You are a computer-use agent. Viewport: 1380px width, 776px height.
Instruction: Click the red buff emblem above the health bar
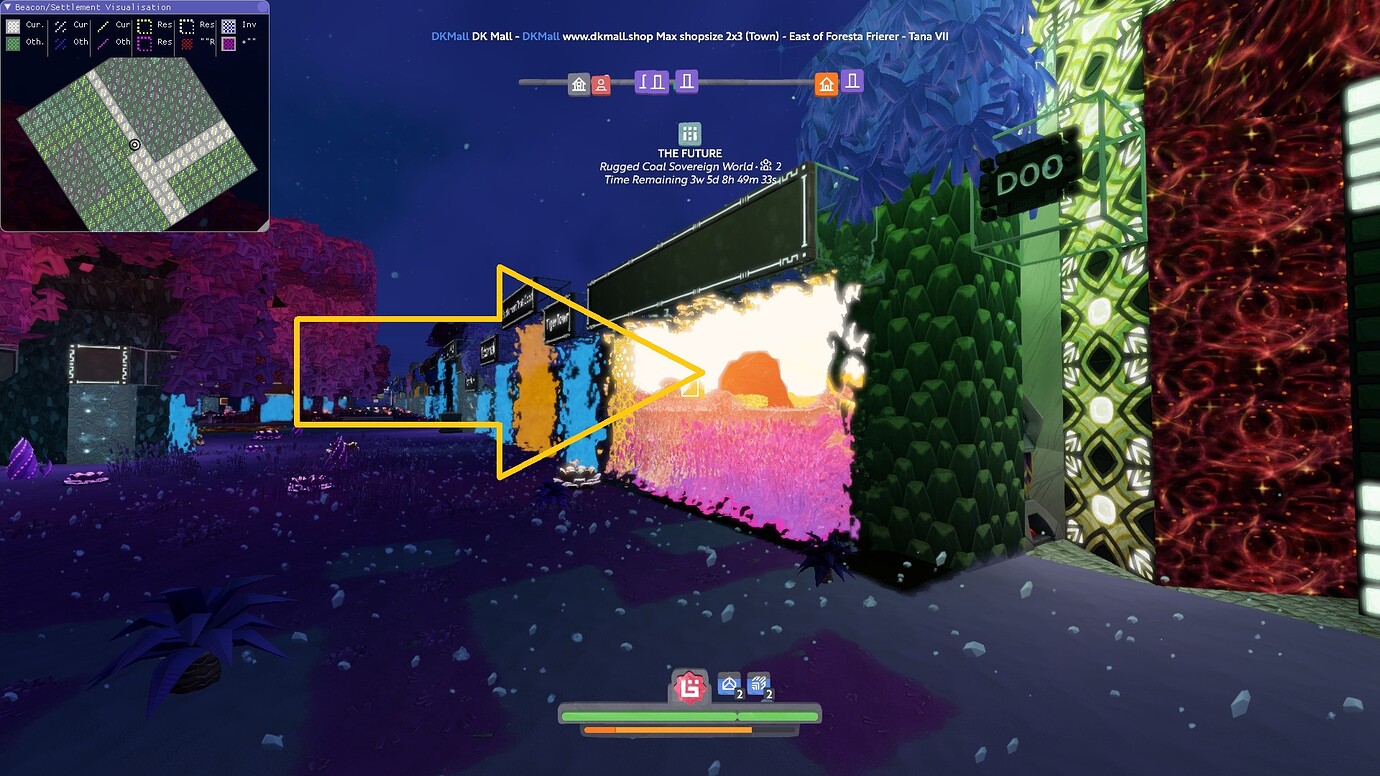[x=690, y=687]
